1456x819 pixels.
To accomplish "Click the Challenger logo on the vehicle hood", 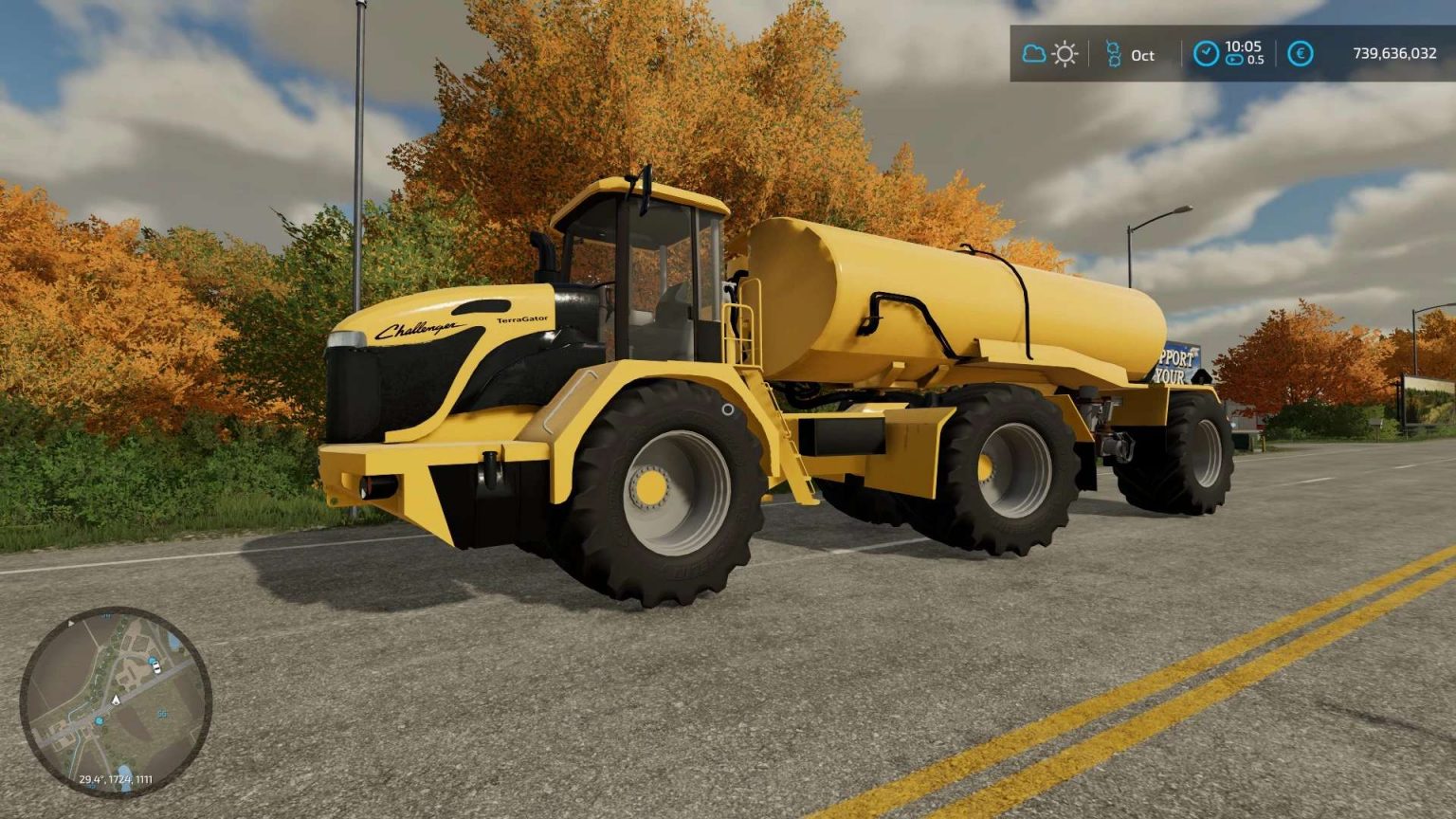I will (419, 327).
